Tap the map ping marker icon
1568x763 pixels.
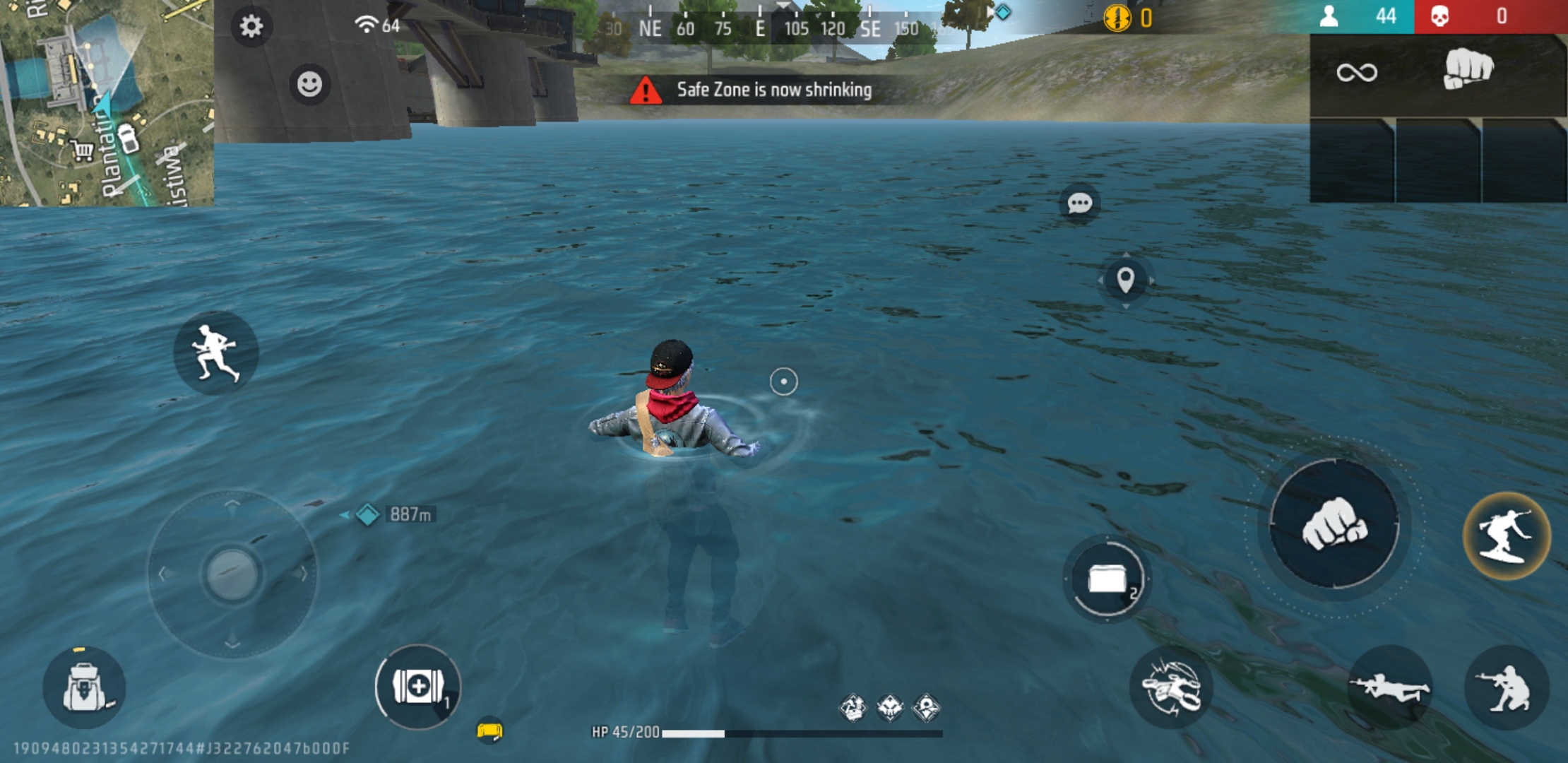1127,278
